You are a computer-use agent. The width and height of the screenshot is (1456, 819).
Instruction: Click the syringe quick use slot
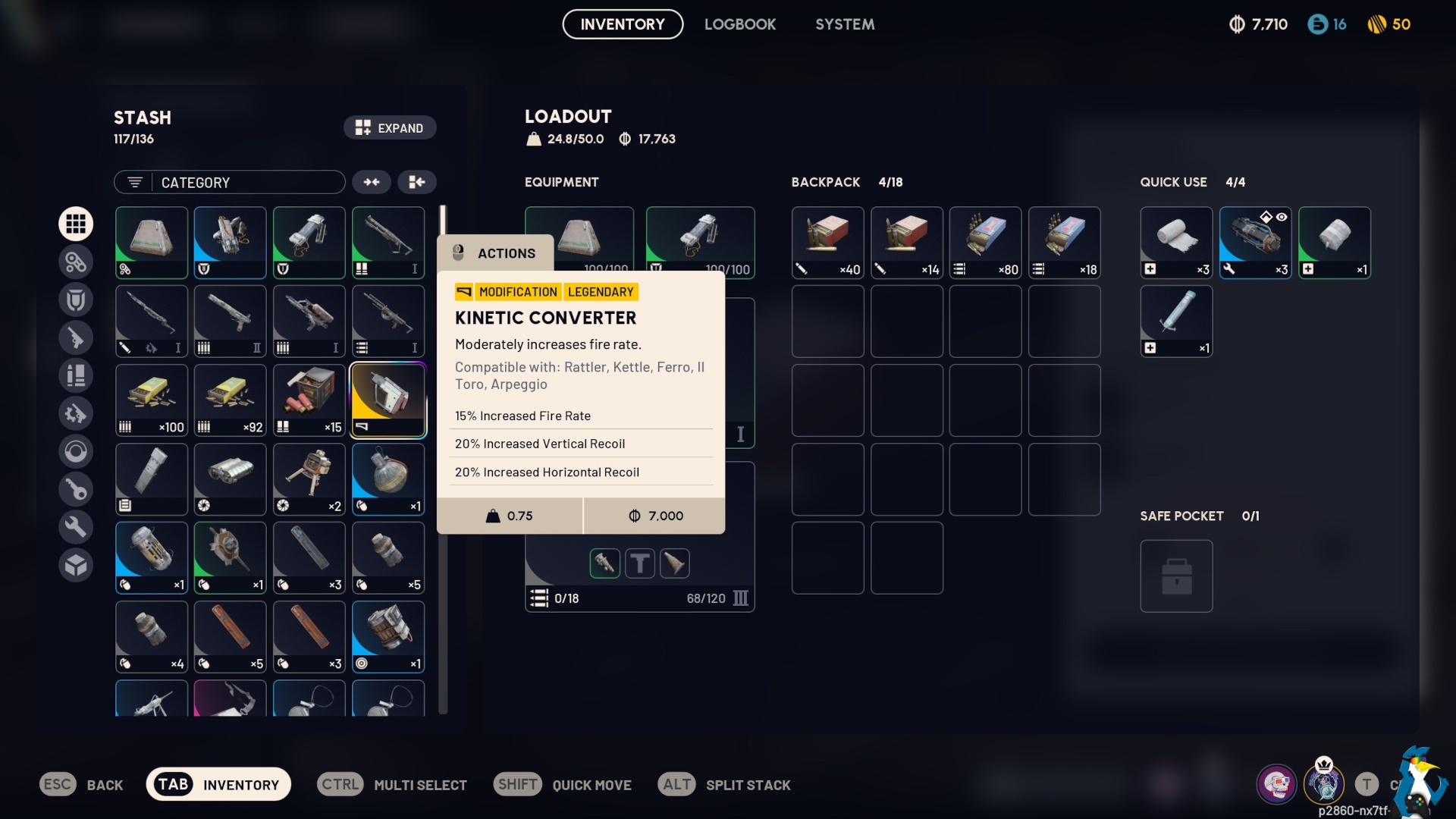pyautogui.click(x=1176, y=322)
